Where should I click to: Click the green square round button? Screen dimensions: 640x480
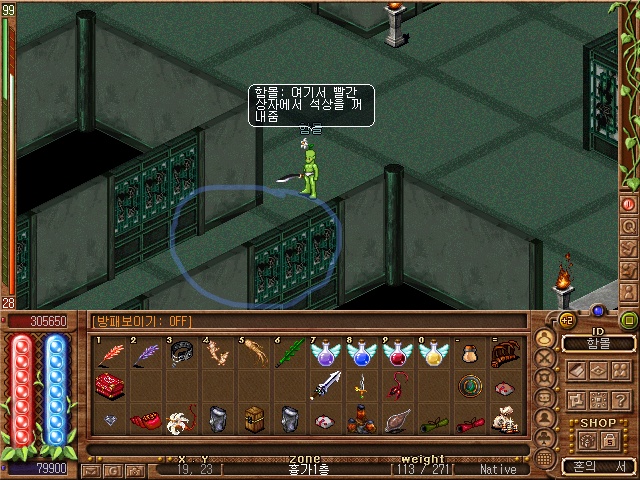pos(629,320)
